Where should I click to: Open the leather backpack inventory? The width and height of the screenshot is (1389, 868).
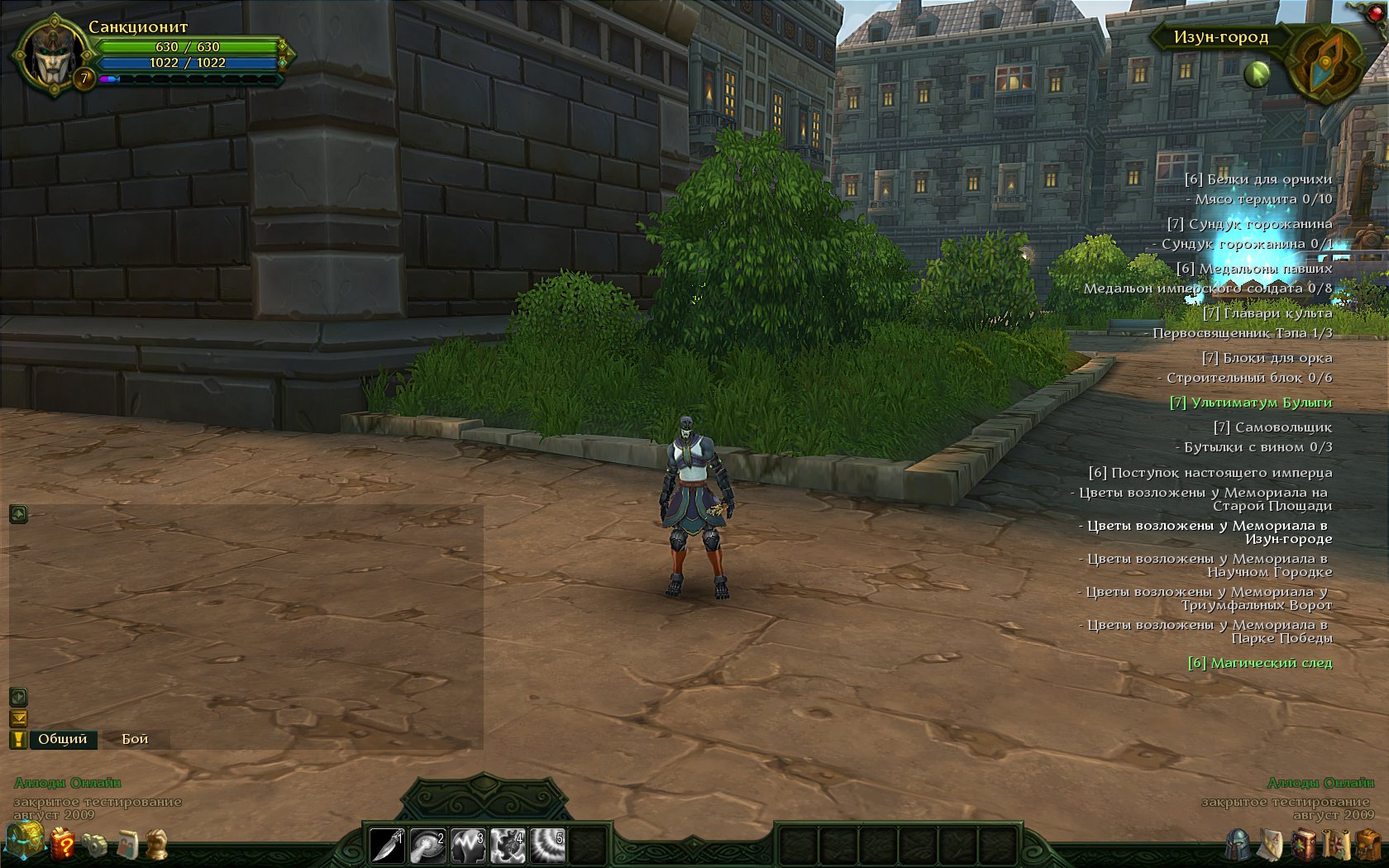(1368, 845)
